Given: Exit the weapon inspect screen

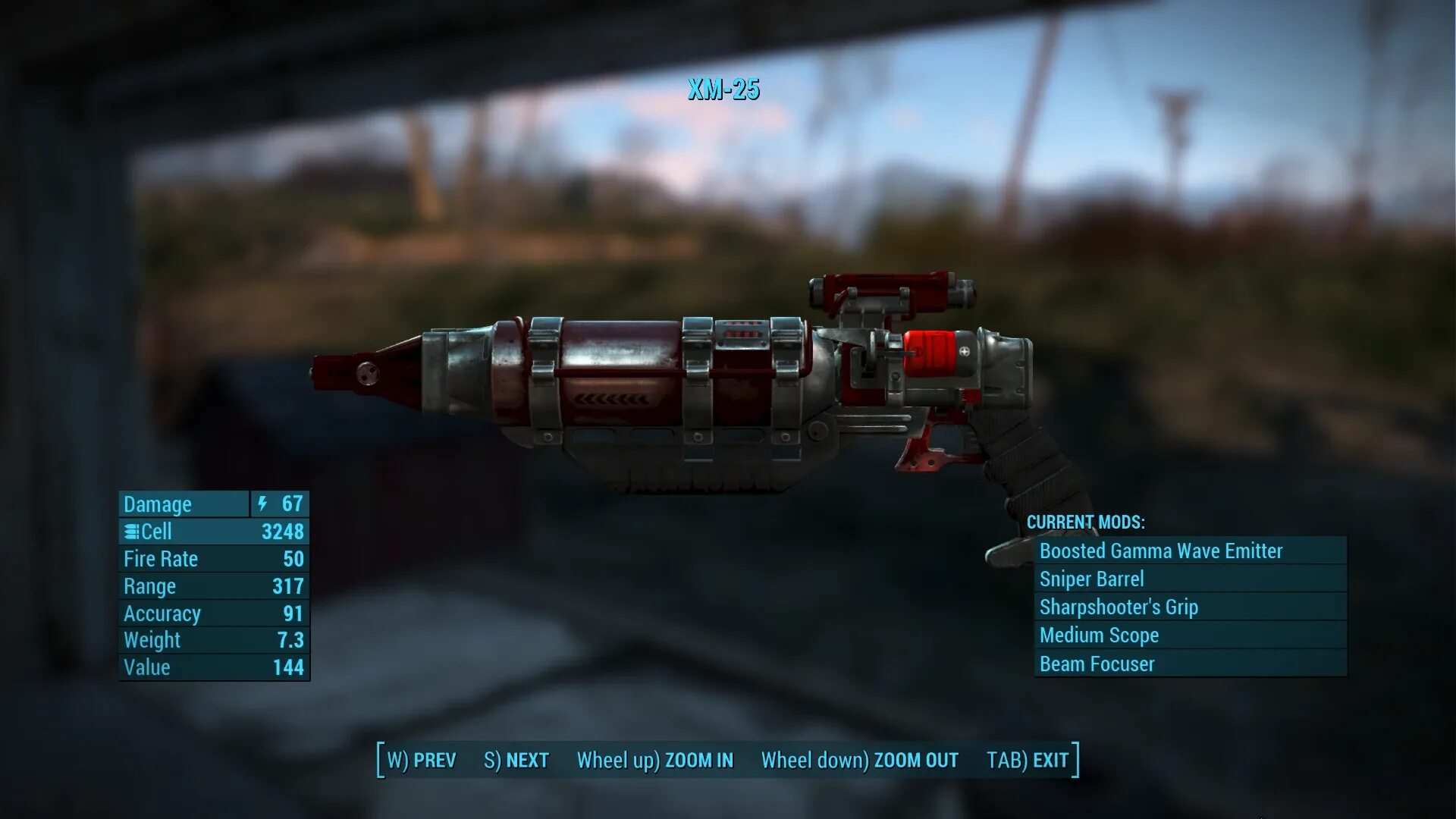Looking at the screenshot, I should pos(1028,760).
